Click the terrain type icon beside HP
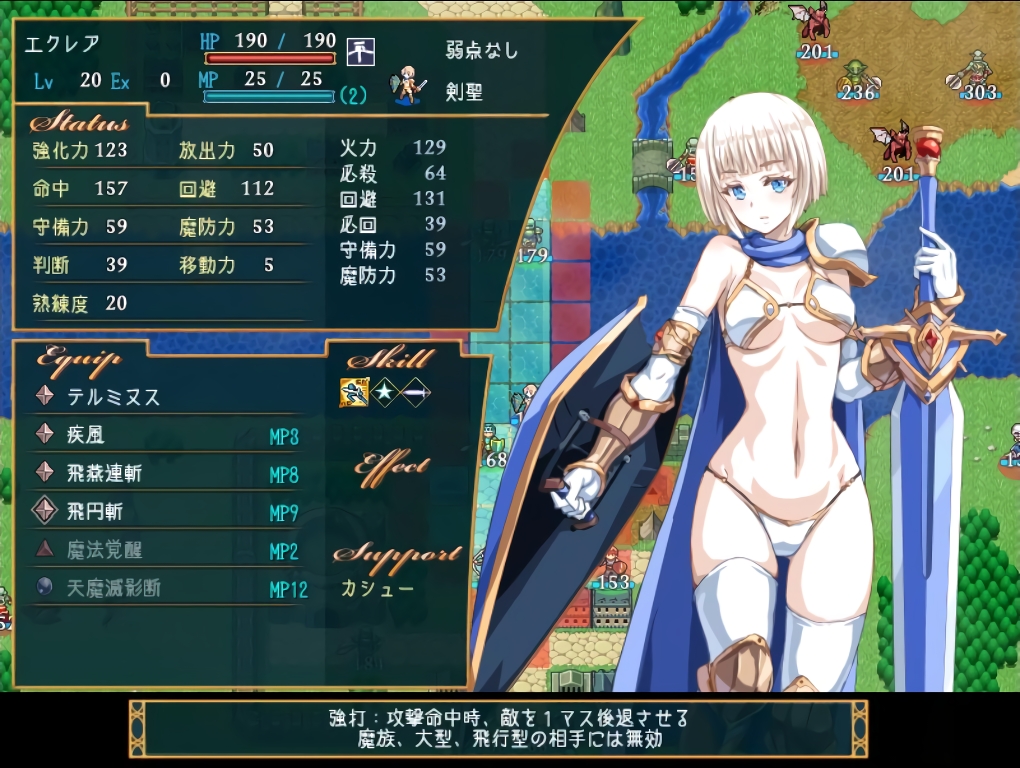 [360, 50]
